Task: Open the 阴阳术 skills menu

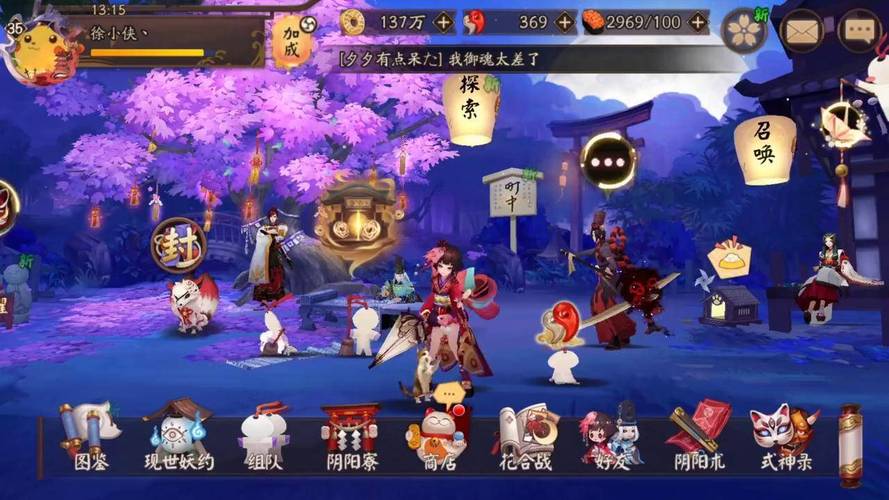Action: point(699,438)
